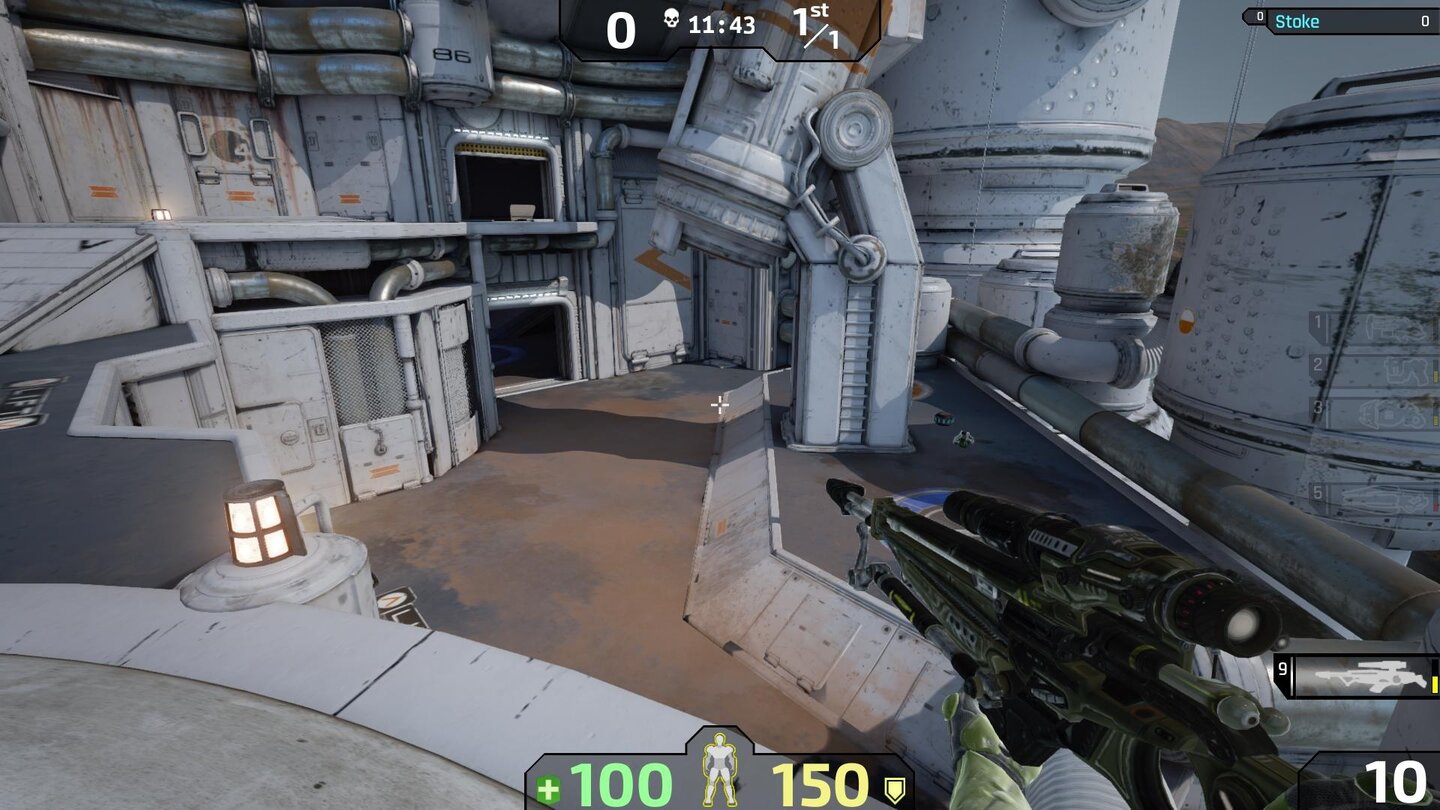Click Stoke's score value of 0

(1424, 21)
